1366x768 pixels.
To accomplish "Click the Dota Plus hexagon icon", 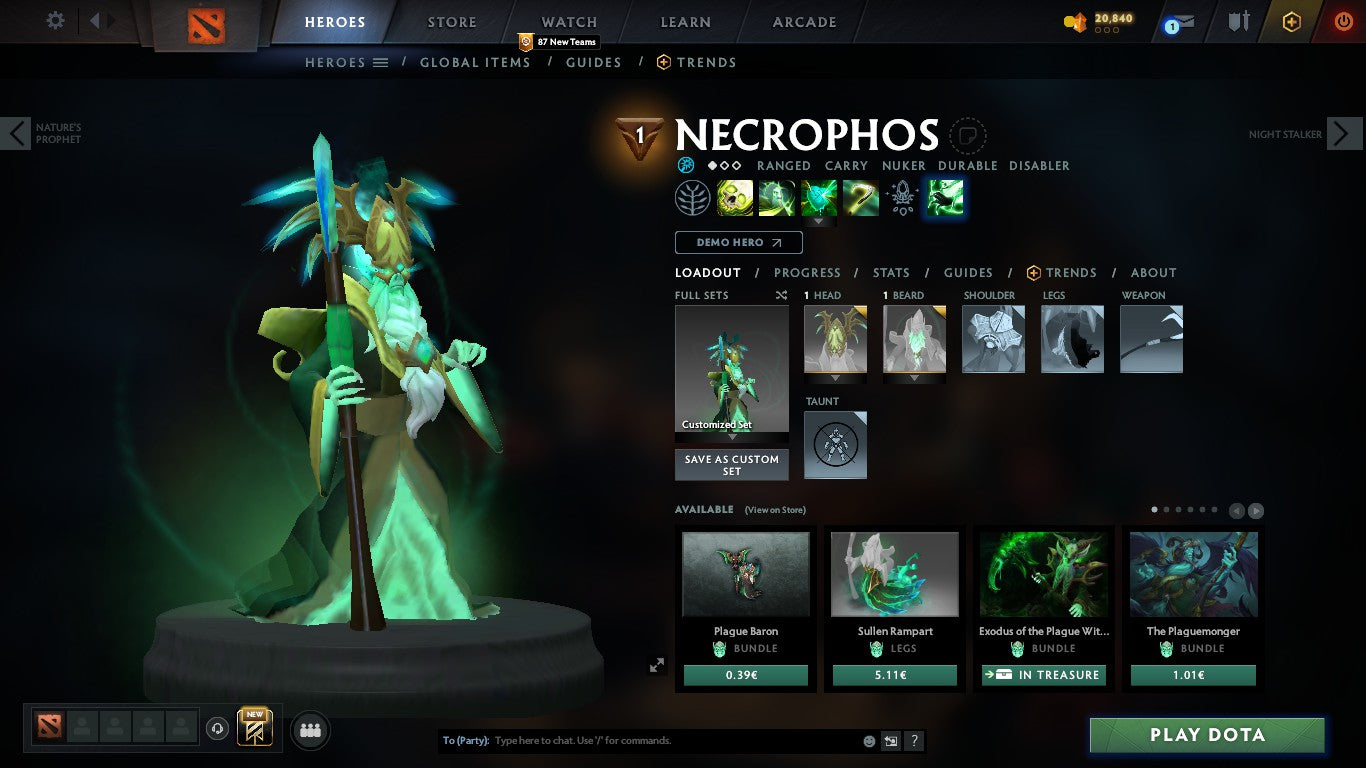I will [x=1291, y=20].
